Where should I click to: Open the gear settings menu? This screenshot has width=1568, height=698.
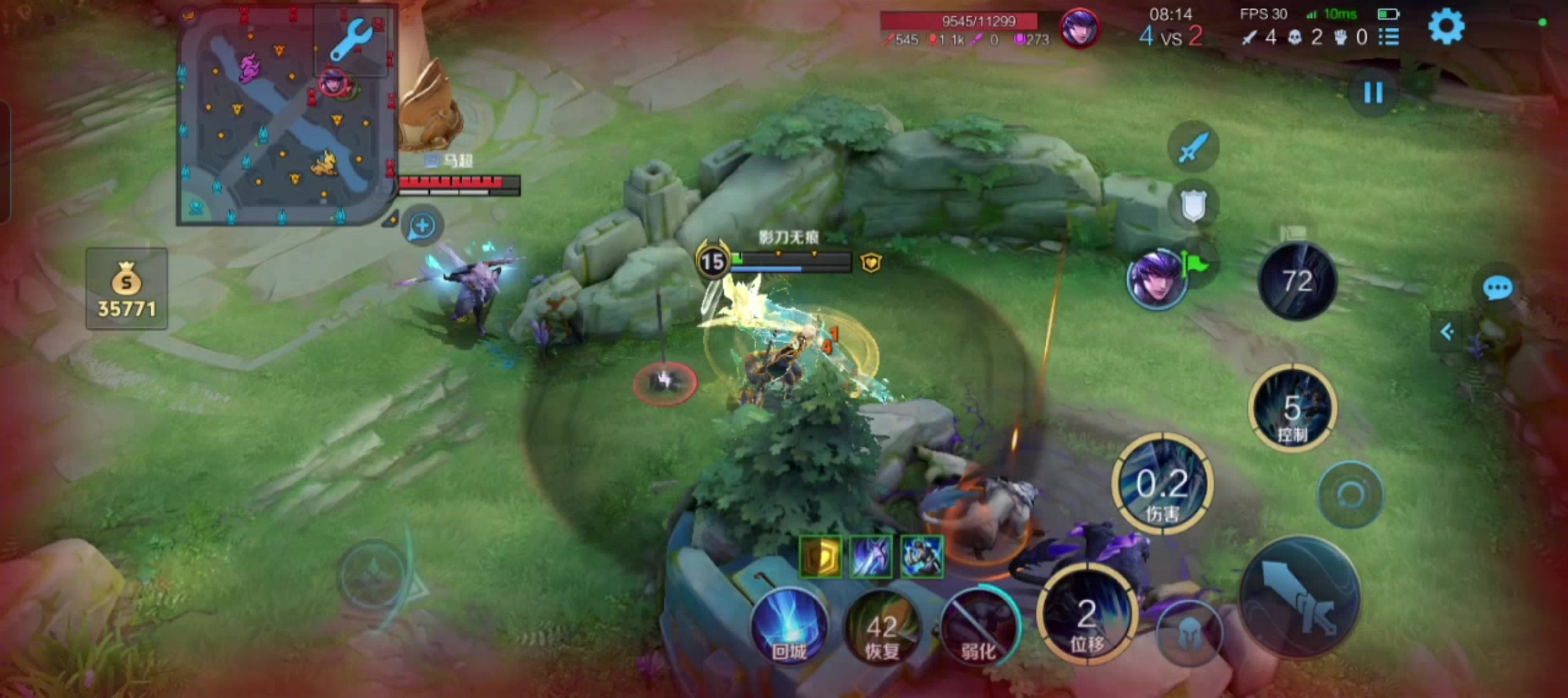(x=1446, y=27)
